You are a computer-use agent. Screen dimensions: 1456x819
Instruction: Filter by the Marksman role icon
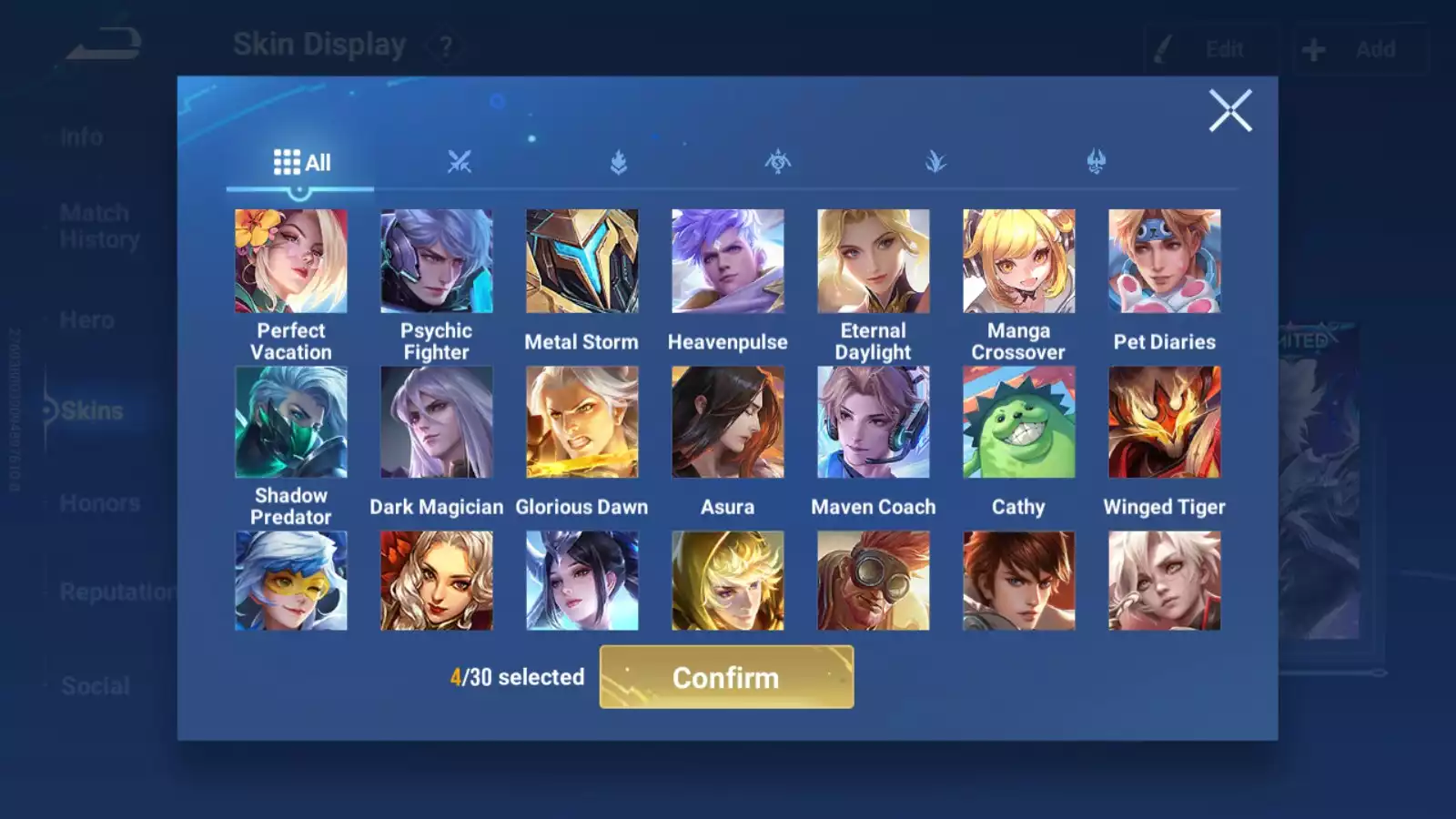(x=936, y=161)
